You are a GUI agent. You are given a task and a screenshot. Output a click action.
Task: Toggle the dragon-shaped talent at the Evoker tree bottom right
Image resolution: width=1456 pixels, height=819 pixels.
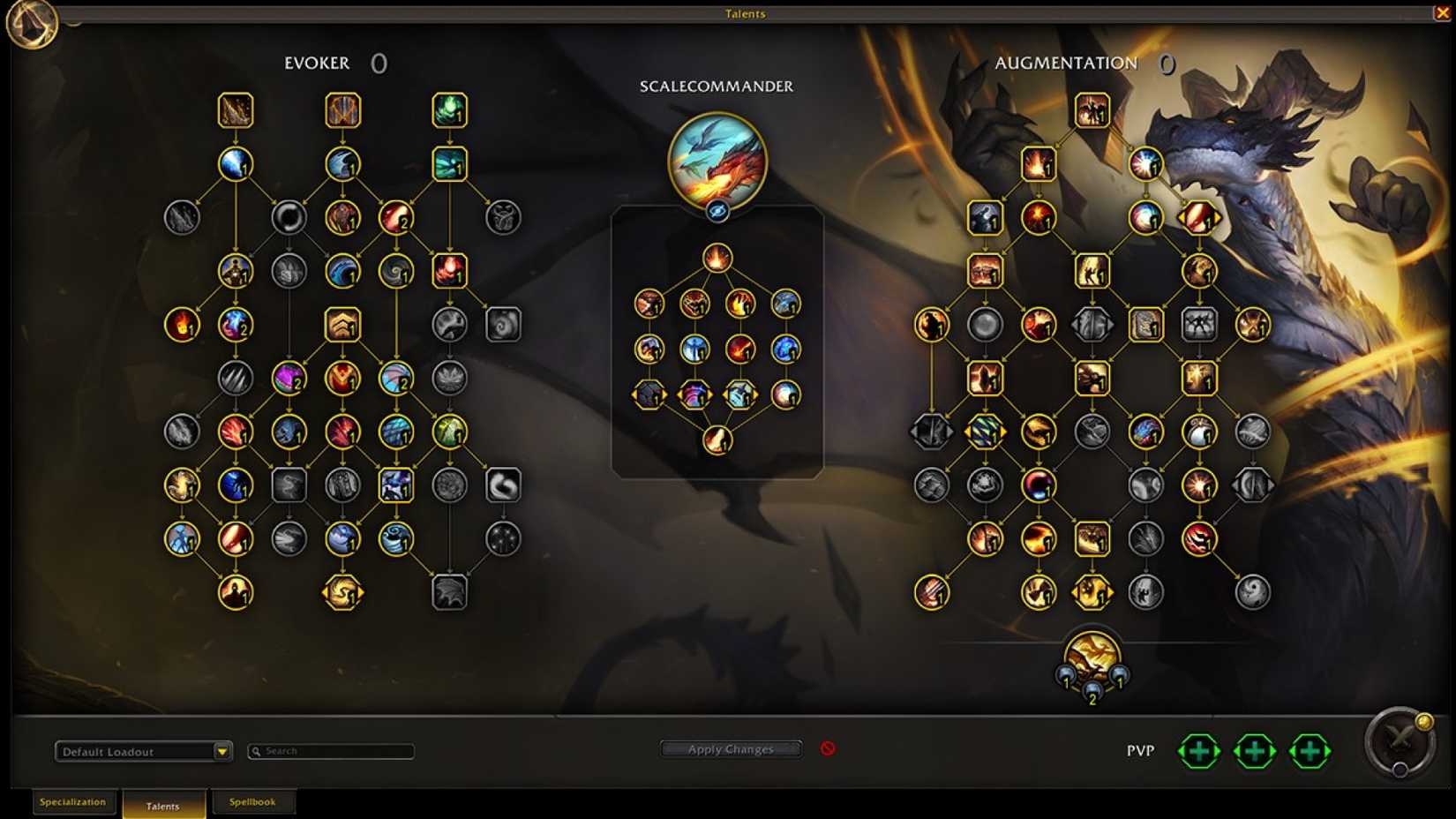pyautogui.click(x=451, y=593)
